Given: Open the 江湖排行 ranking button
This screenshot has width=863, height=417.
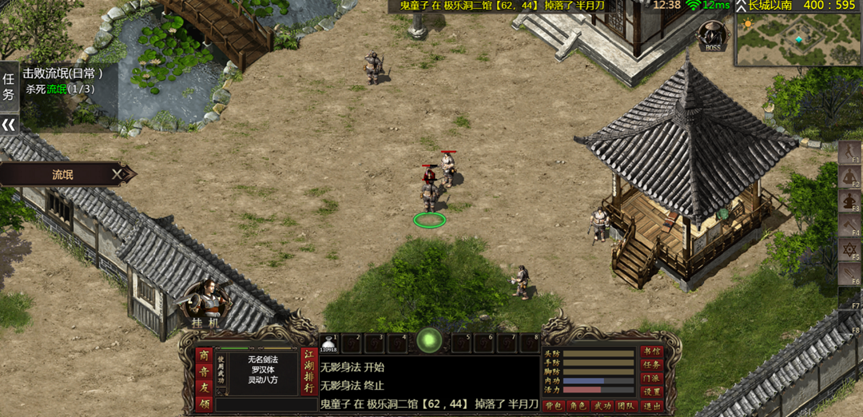Looking at the screenshot, I should (x=310, y=370).
